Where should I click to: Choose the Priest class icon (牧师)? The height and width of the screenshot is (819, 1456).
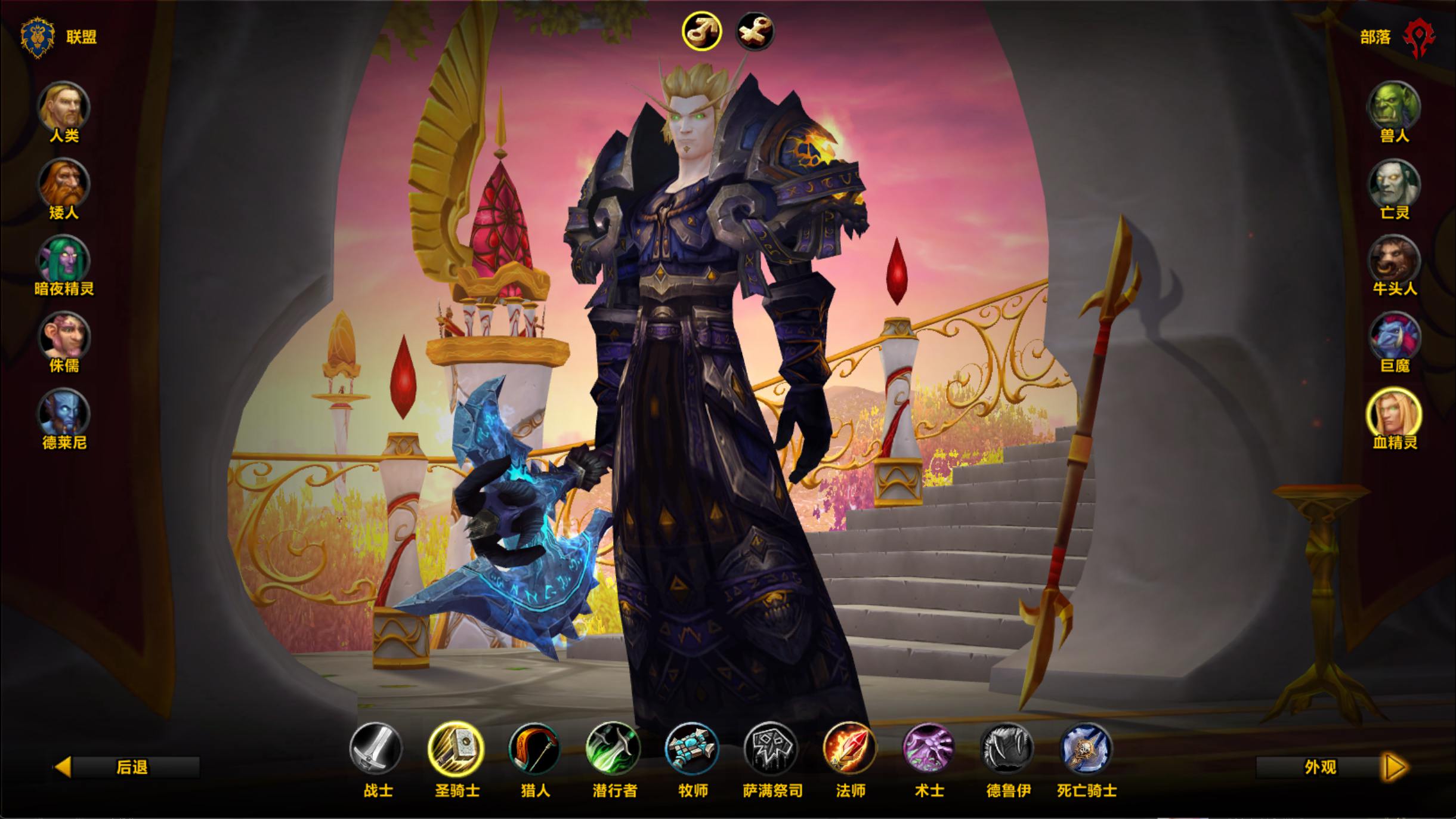[693, 748]
